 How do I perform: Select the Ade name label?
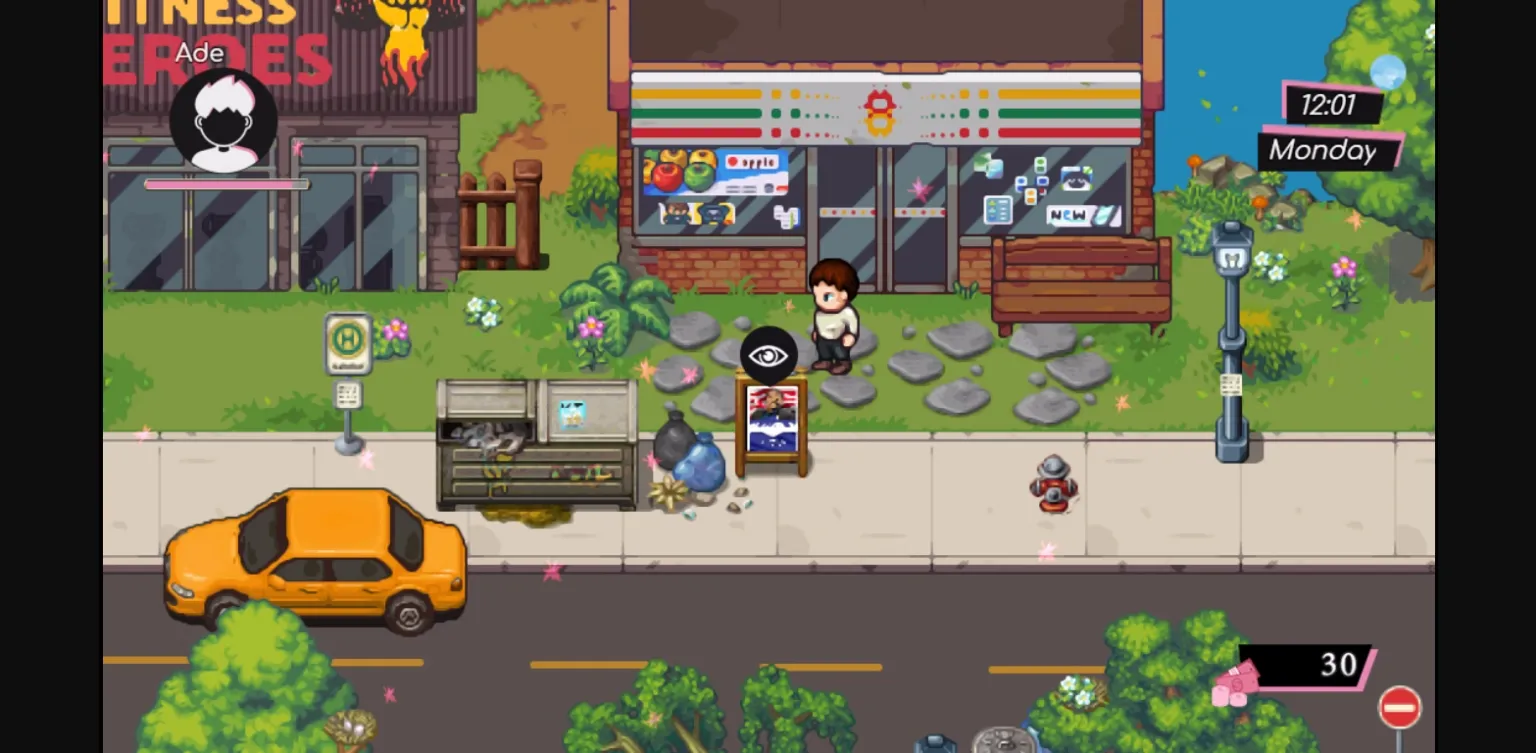click(200, 54)
